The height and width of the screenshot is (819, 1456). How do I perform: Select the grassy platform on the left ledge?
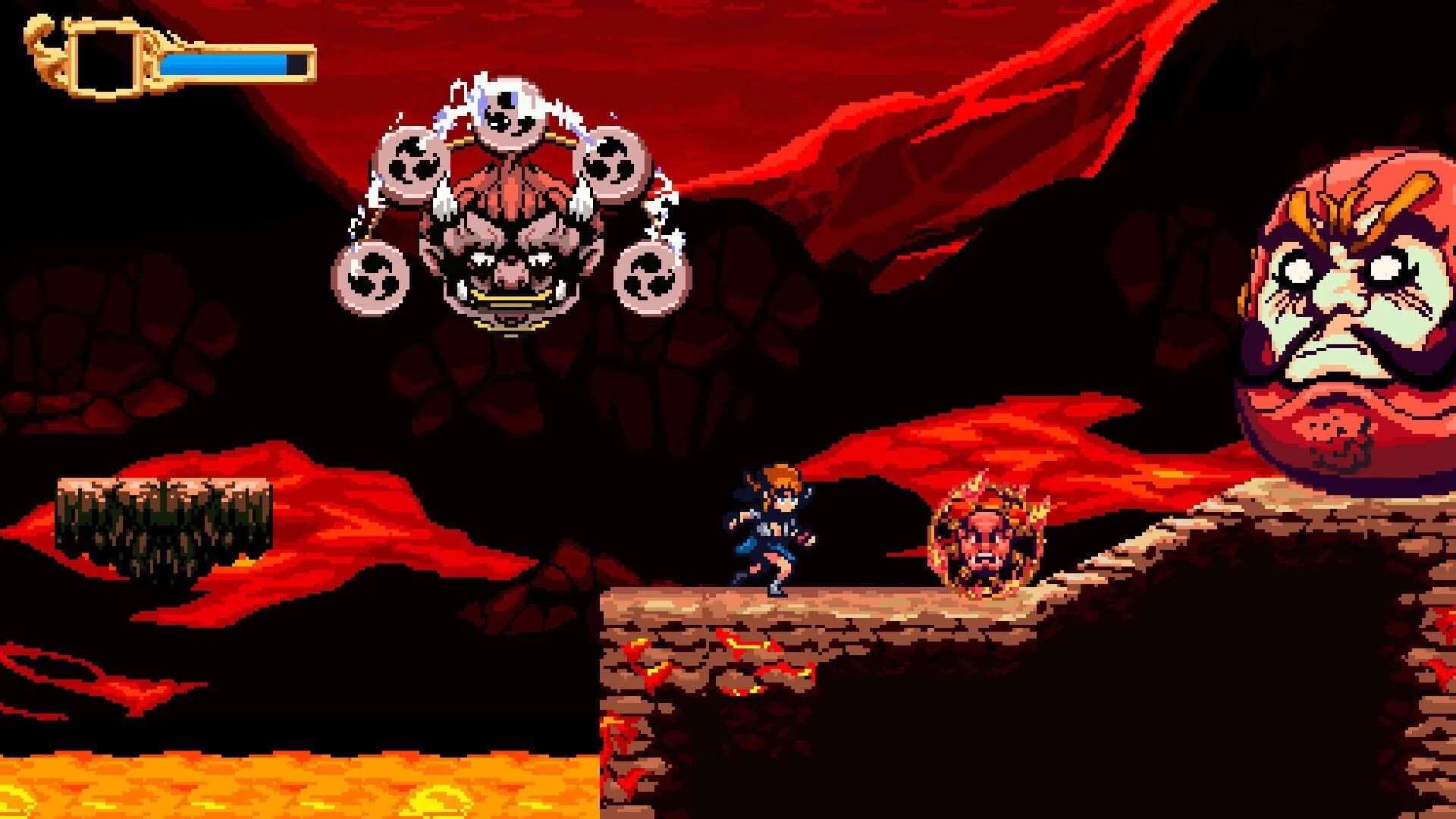(163, 516)
